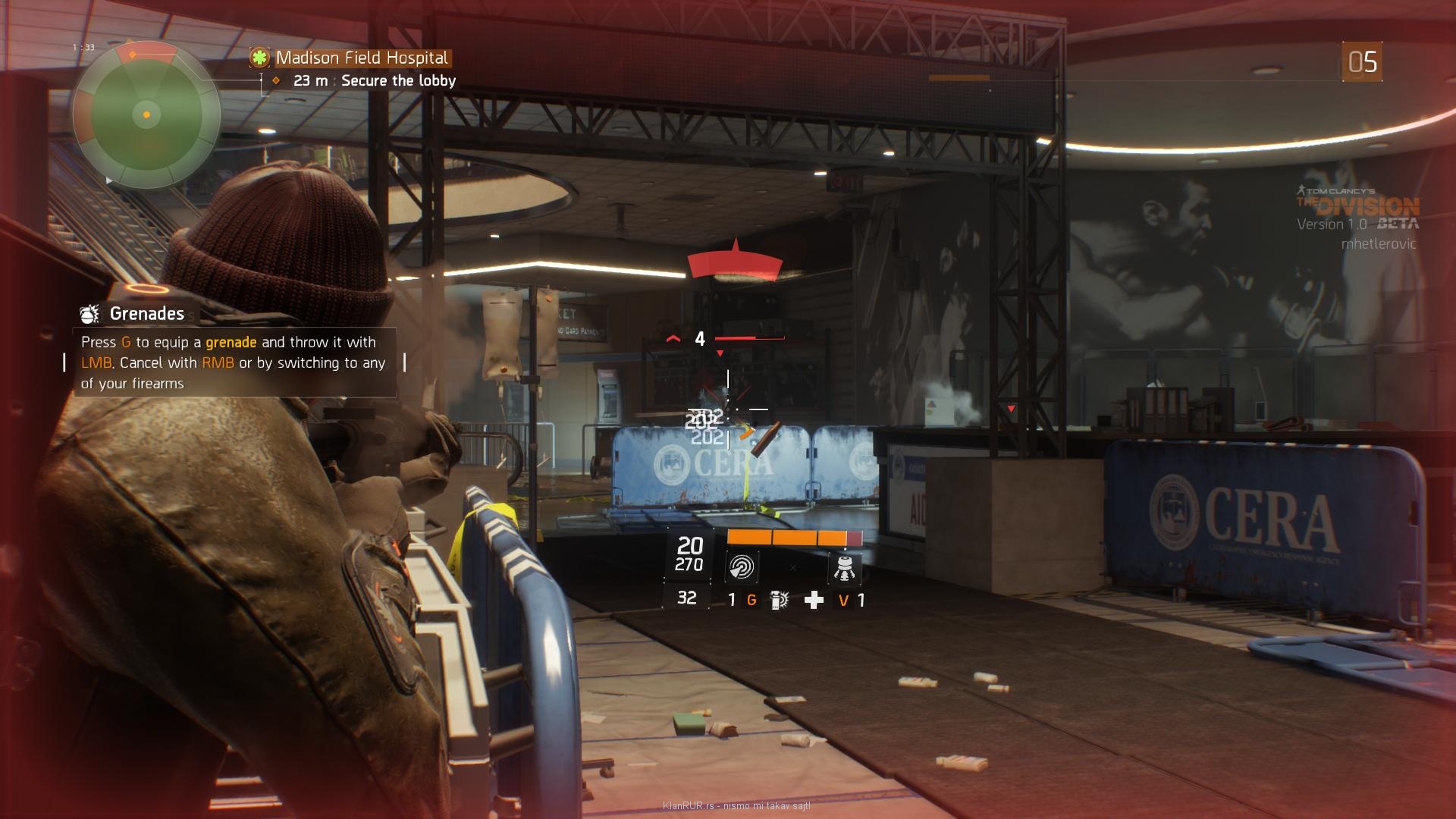Click the Grenades tutorial tip header
The width and height of the screenshot is (1456, 819).
pos(146,313)
